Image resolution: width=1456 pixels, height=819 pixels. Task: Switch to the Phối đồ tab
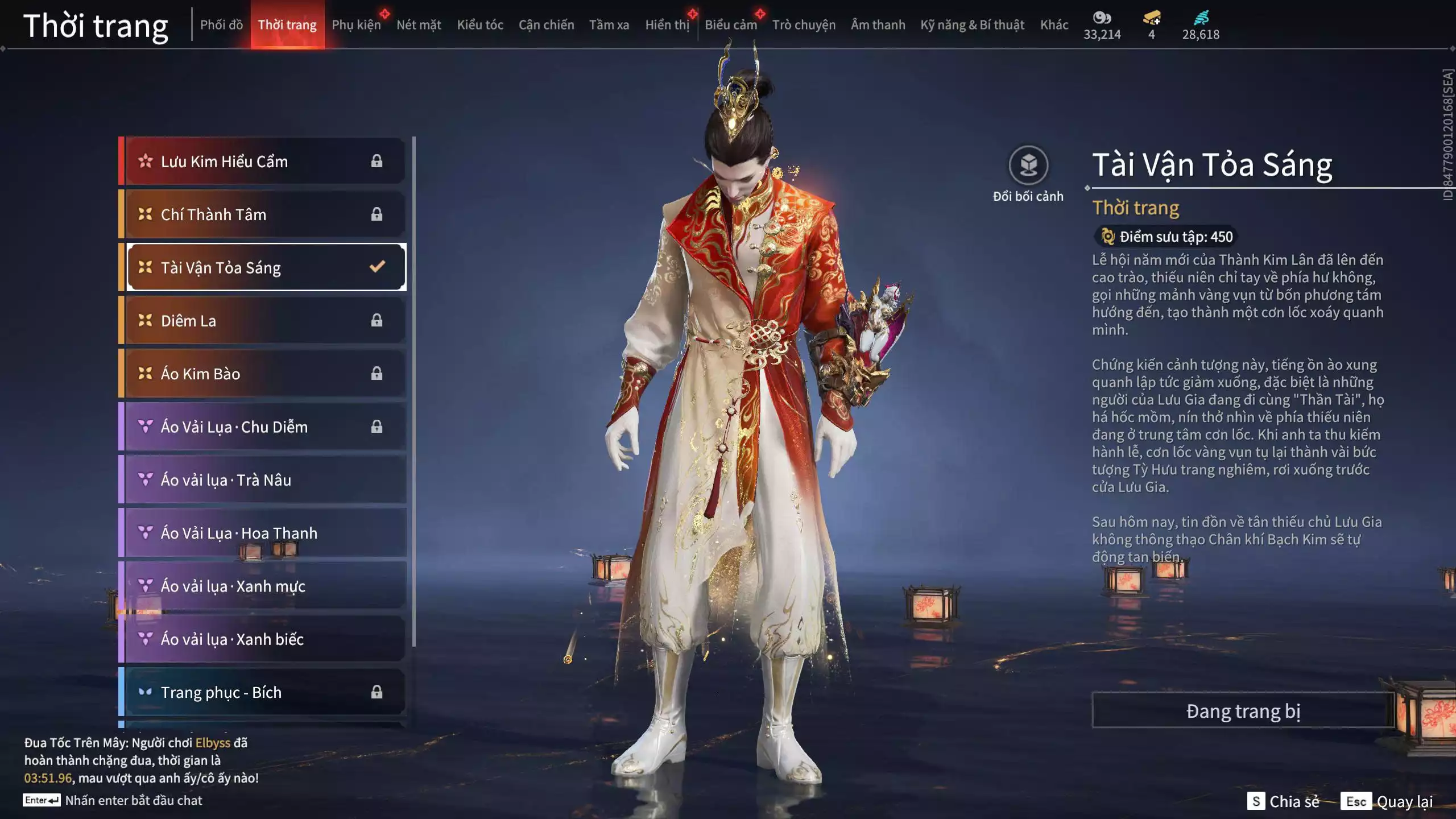click(x=221, y=25)
